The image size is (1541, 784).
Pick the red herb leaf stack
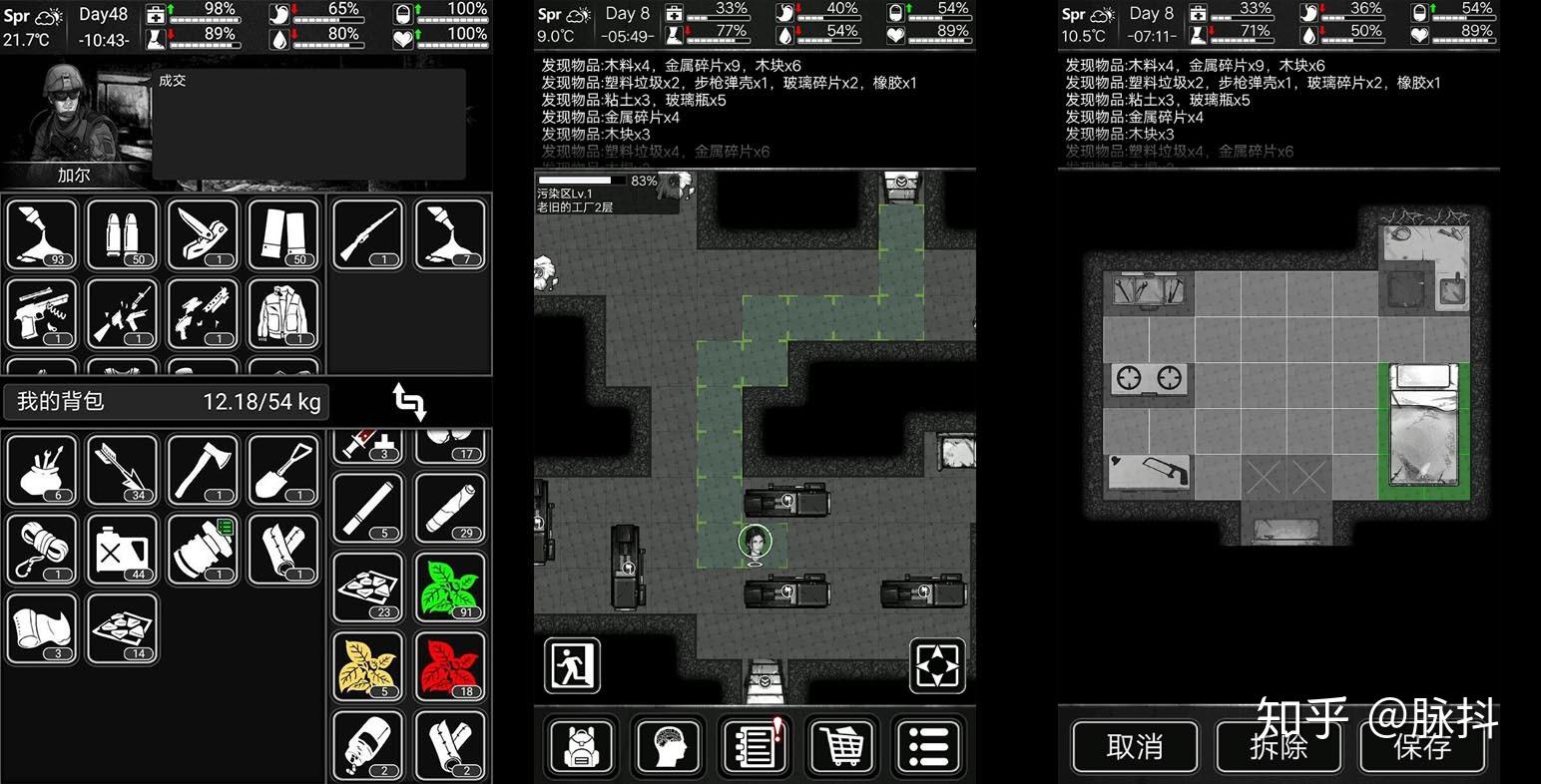[450, 666]
